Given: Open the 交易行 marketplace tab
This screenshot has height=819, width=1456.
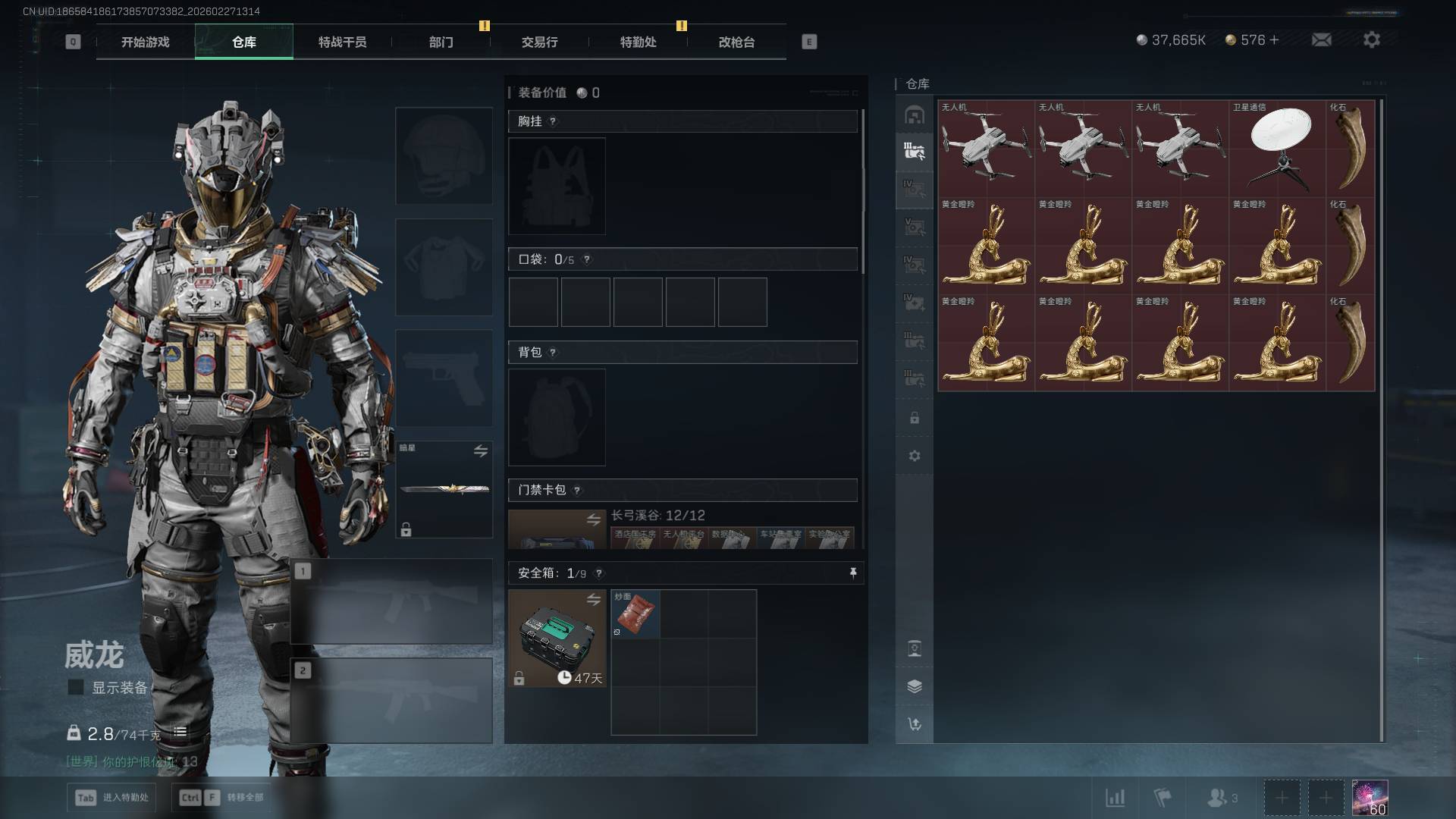Looking at the screenshot, I should pyautogui.click(x=539, y=42).
